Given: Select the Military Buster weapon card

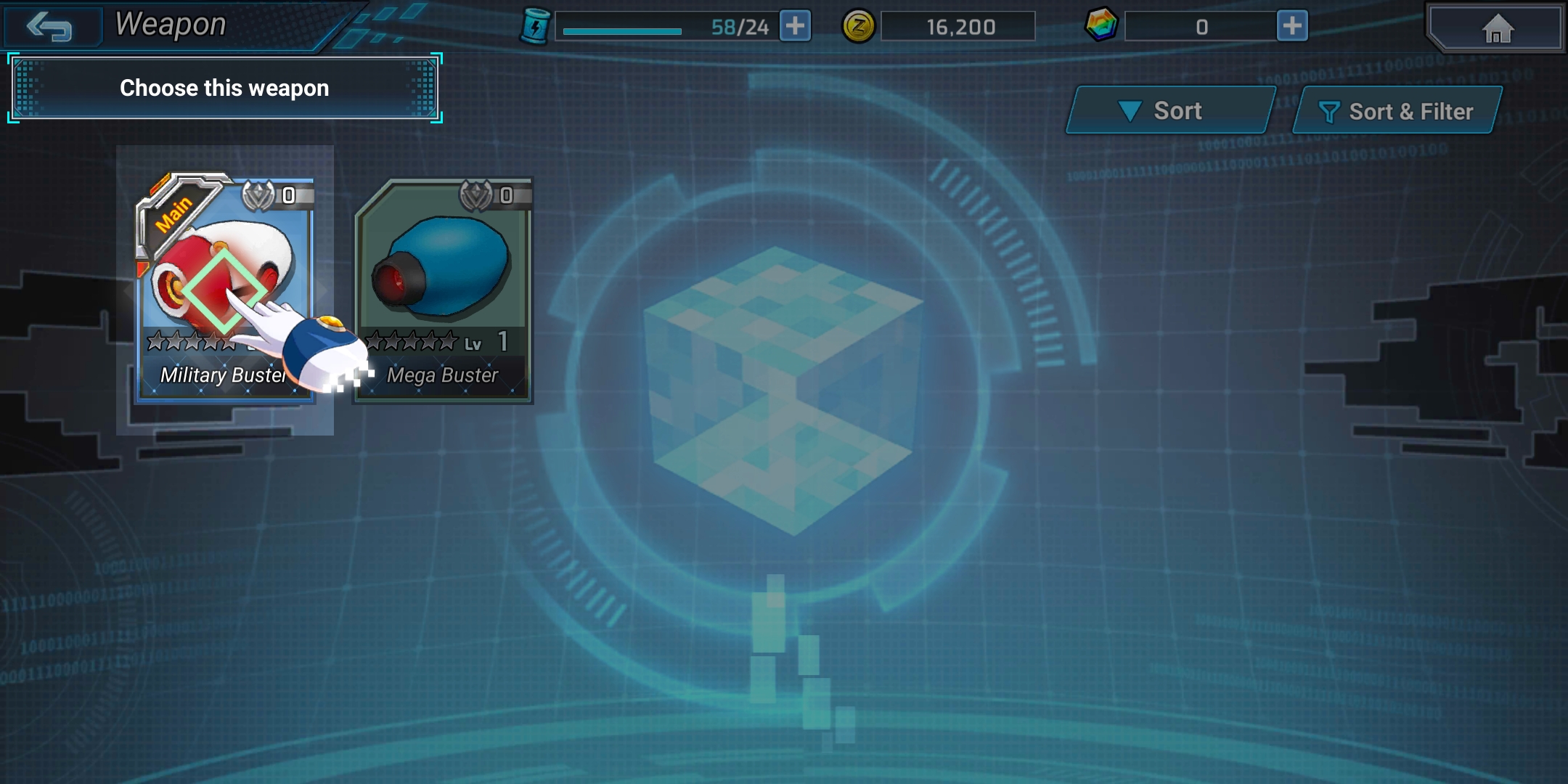Looking at the screenshot, I should tap(224, 289).
